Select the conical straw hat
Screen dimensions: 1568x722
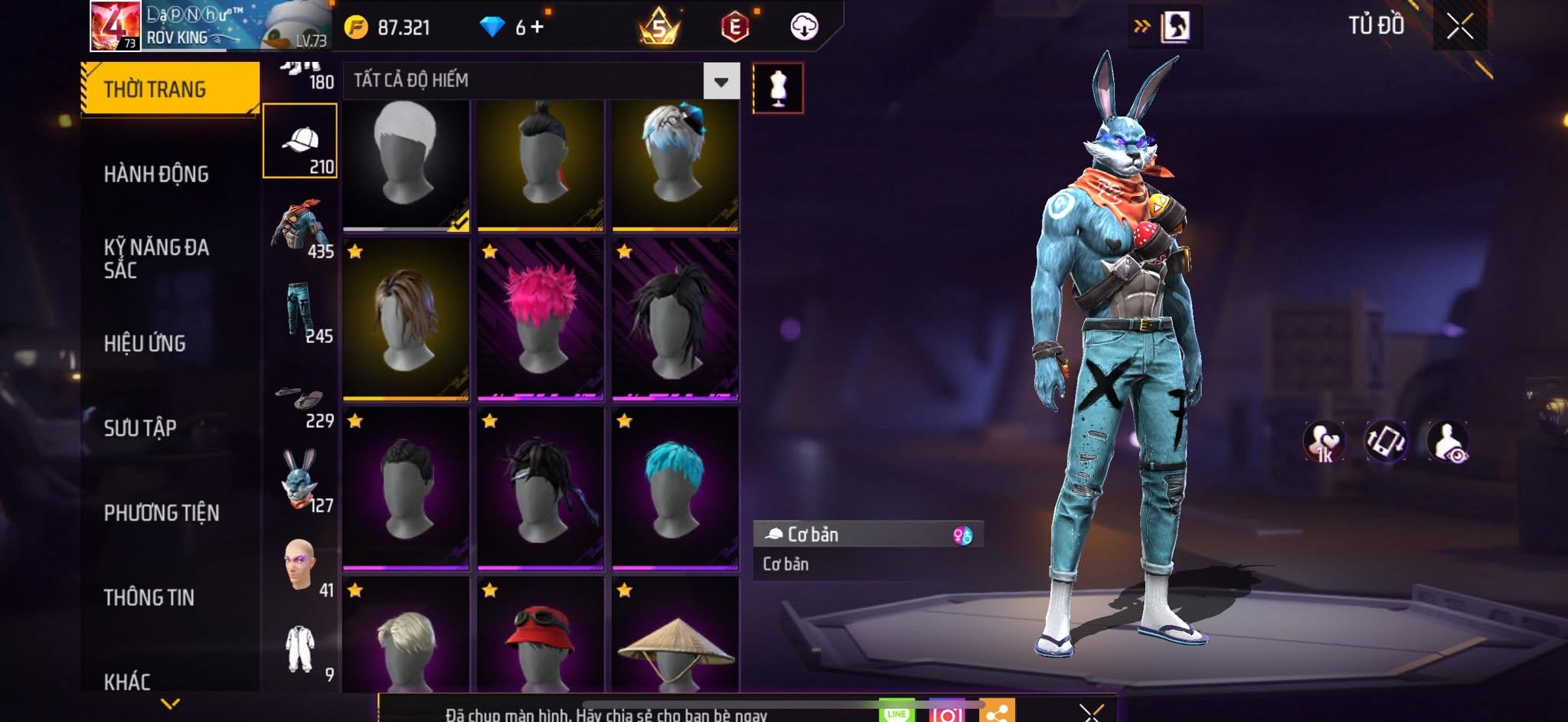point(675,642)
